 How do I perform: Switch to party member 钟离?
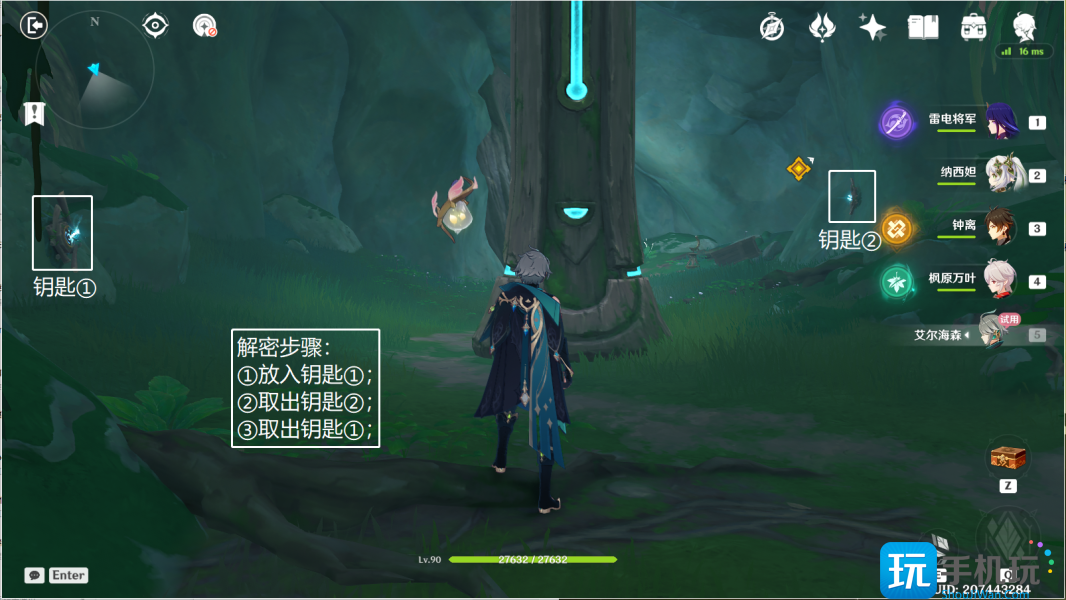click(x=1000, y=228)
